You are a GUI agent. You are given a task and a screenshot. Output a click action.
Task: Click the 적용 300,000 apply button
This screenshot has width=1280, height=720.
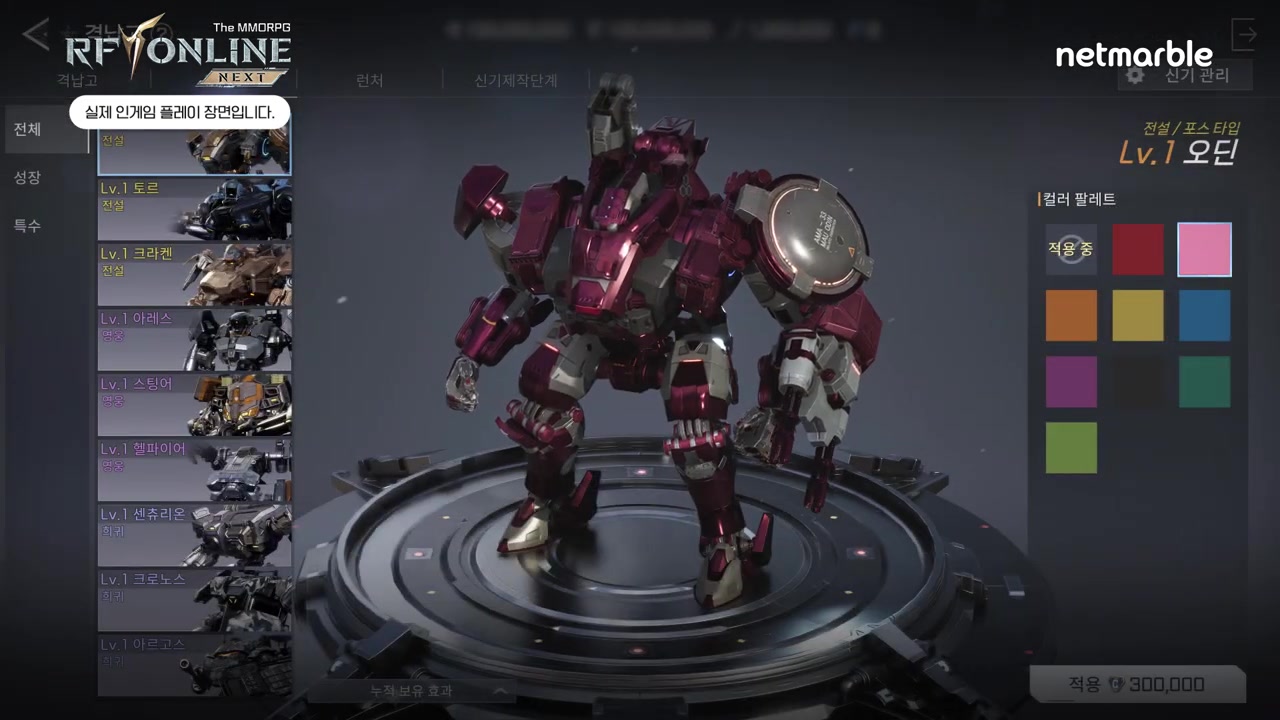click(x=1137, y=685)
